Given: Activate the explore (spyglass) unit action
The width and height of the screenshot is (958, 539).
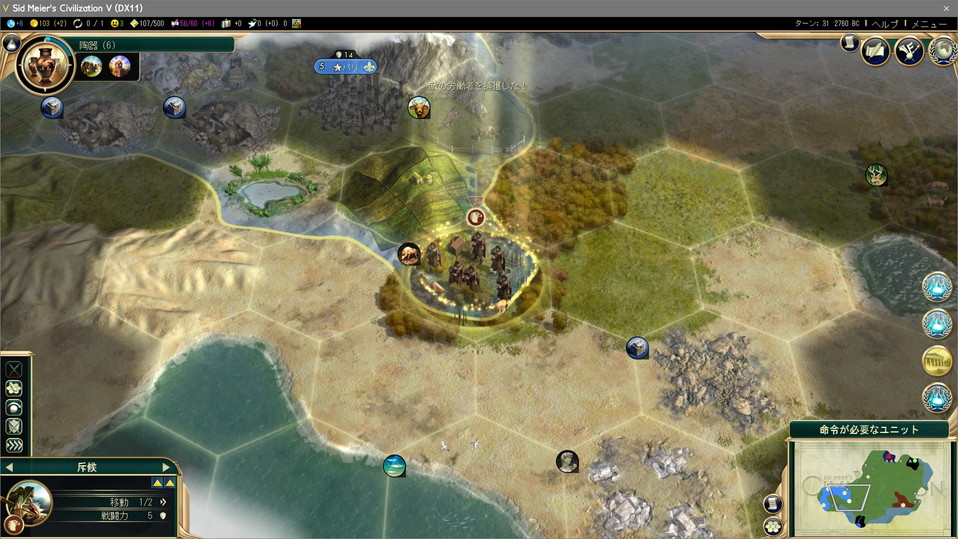Looking at the screenshot, I should [14, 388].
